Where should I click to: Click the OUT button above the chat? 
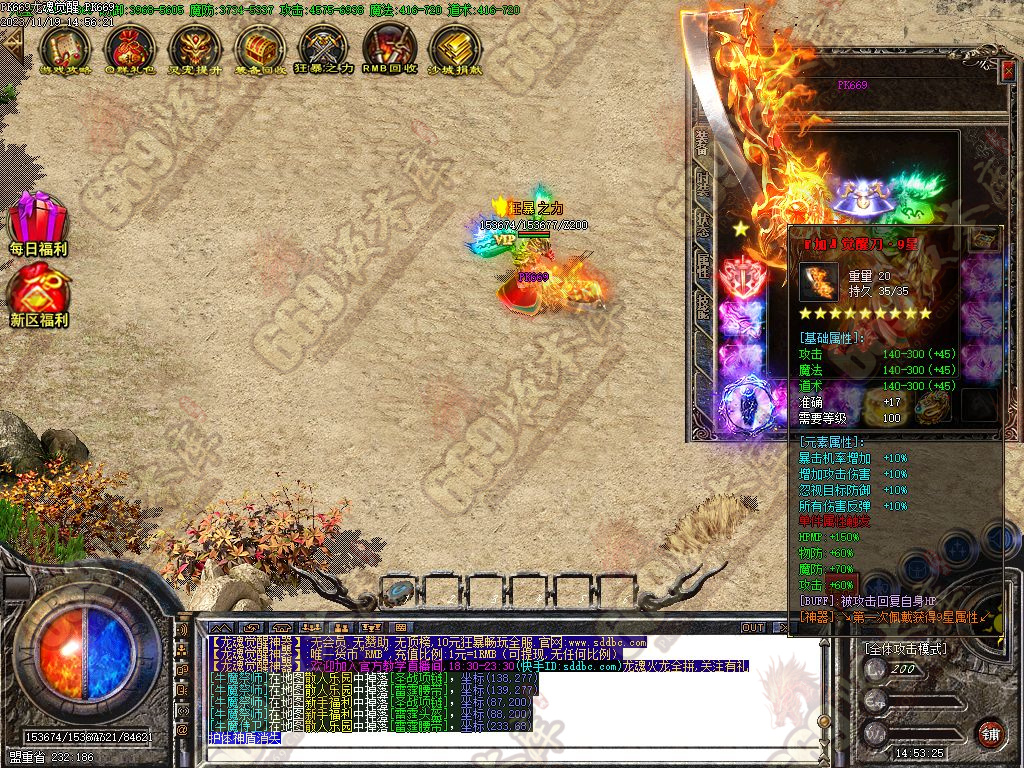[x=753, y=628]
